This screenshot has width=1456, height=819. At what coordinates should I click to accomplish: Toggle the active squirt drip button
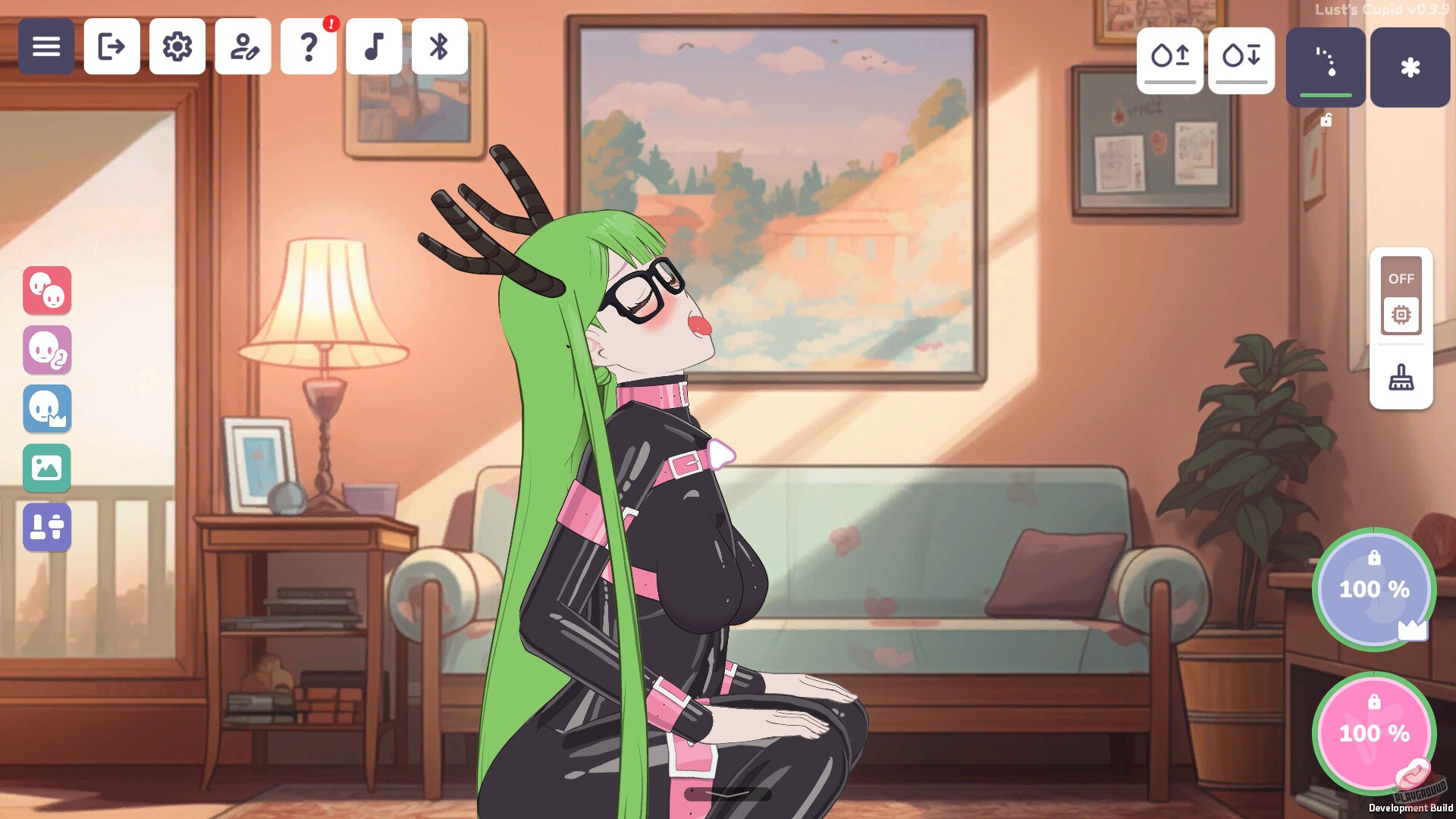(x=1324, y=67)
